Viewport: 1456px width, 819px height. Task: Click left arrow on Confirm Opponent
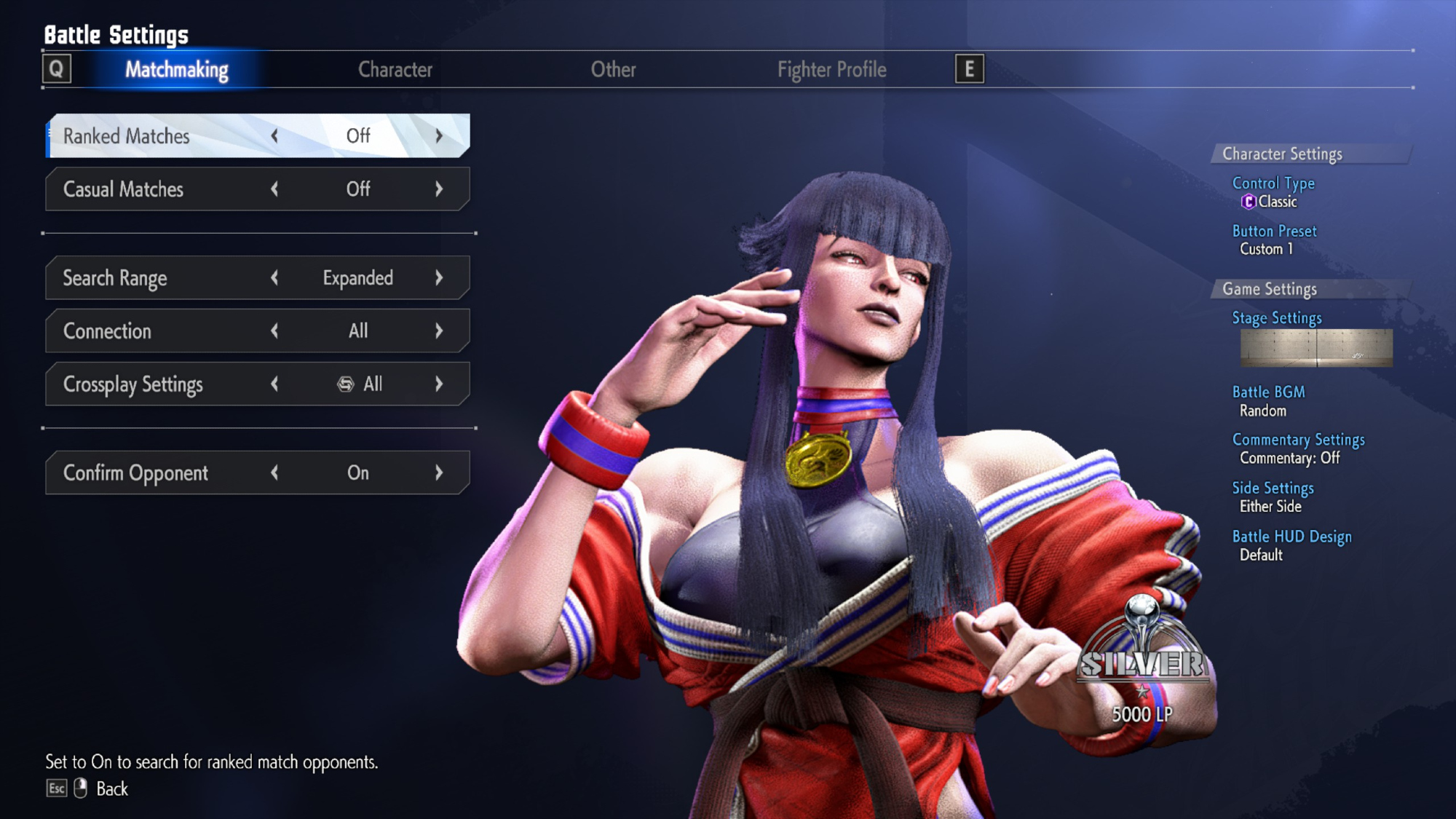tap(274, 473)
